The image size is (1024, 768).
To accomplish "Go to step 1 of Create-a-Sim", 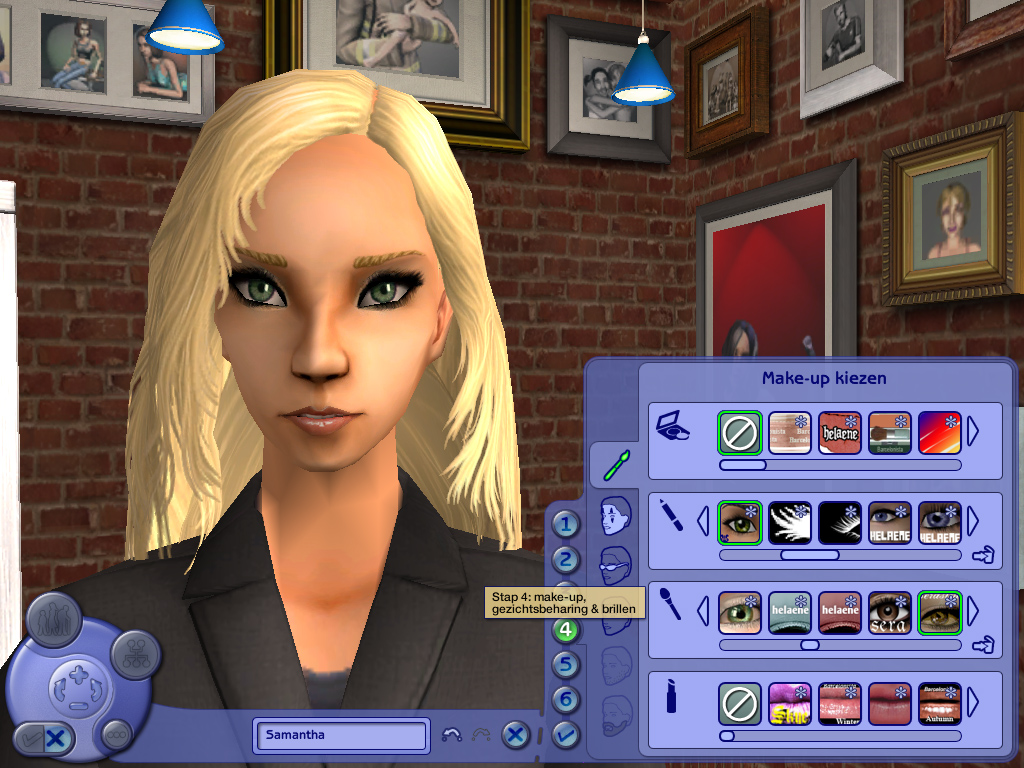I will [567, 524].
